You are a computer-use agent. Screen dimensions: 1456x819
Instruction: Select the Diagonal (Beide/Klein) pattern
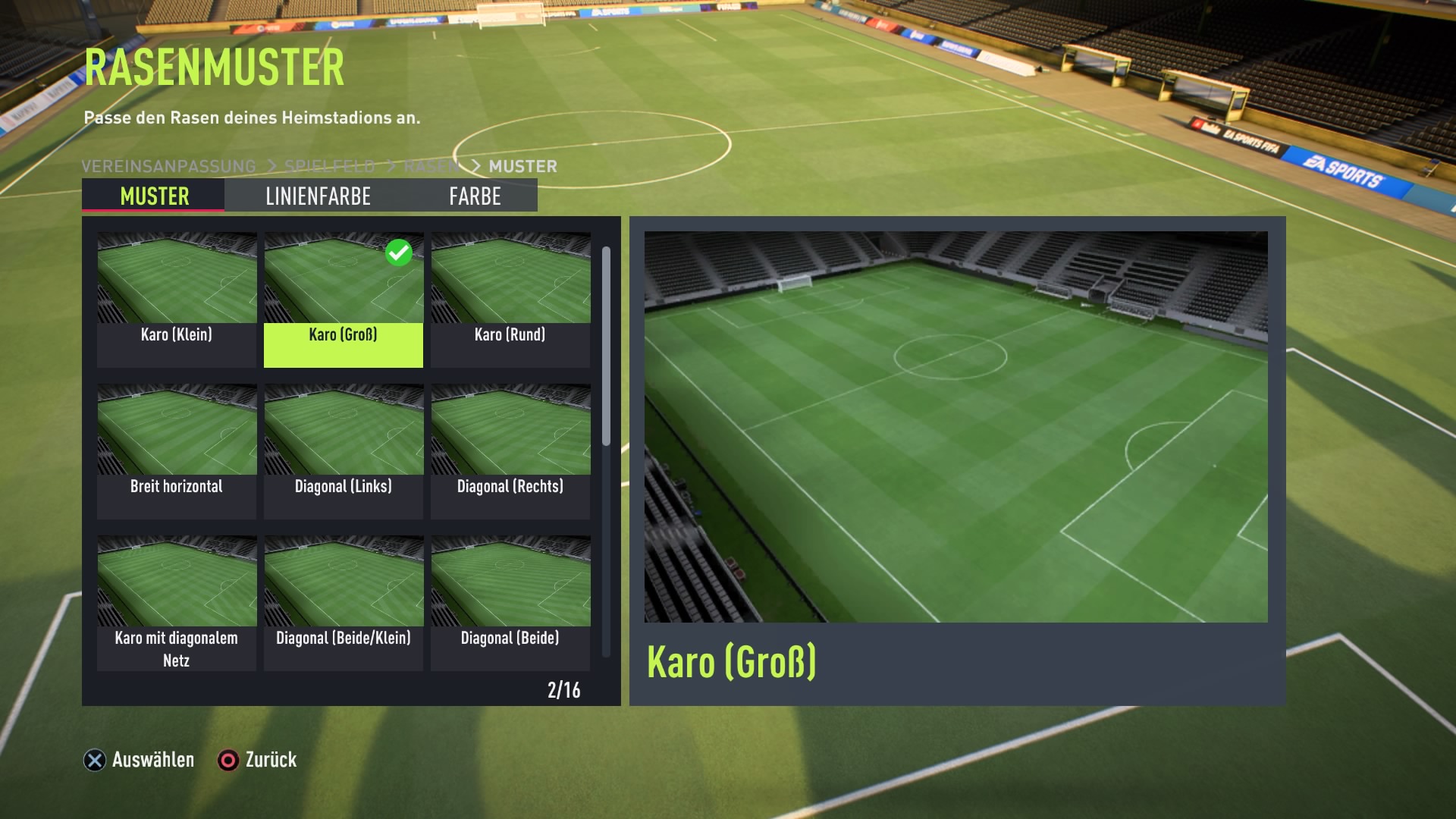pyautogui.click(x=344, y=602)
